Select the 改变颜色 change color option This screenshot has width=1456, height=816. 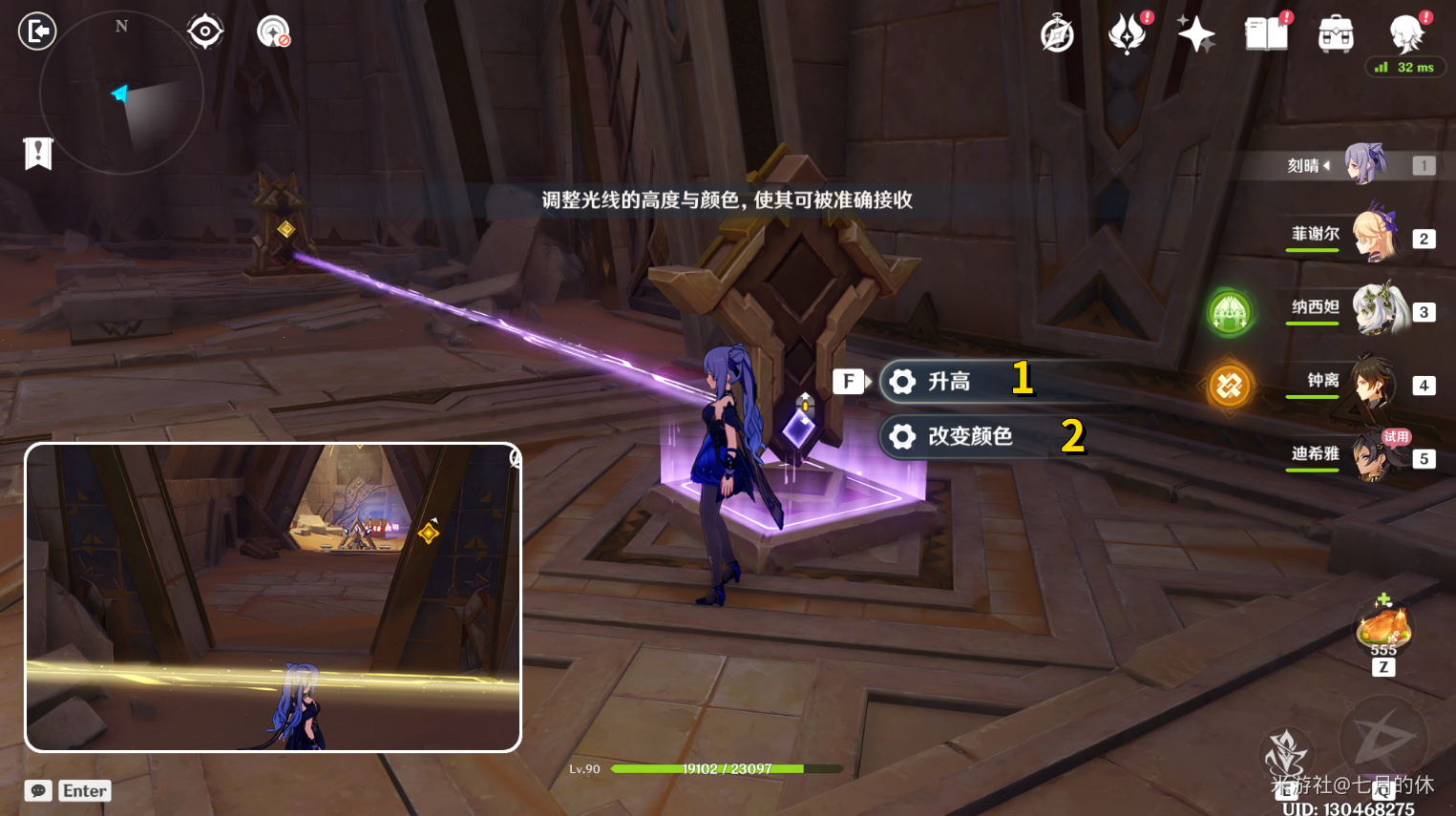(x=969, y=436)
